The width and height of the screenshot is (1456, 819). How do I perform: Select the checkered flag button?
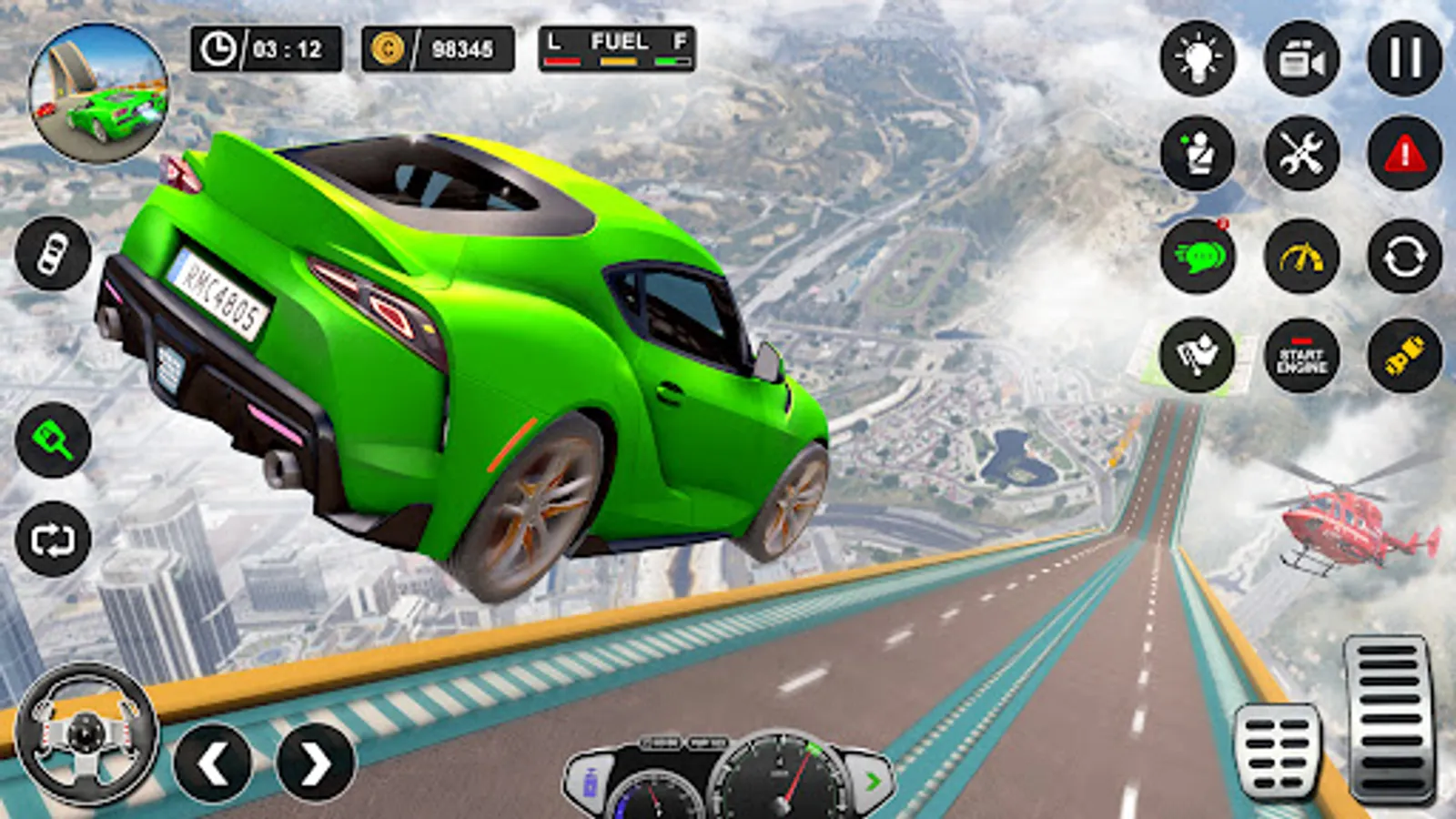click(x=1198, y=356)
